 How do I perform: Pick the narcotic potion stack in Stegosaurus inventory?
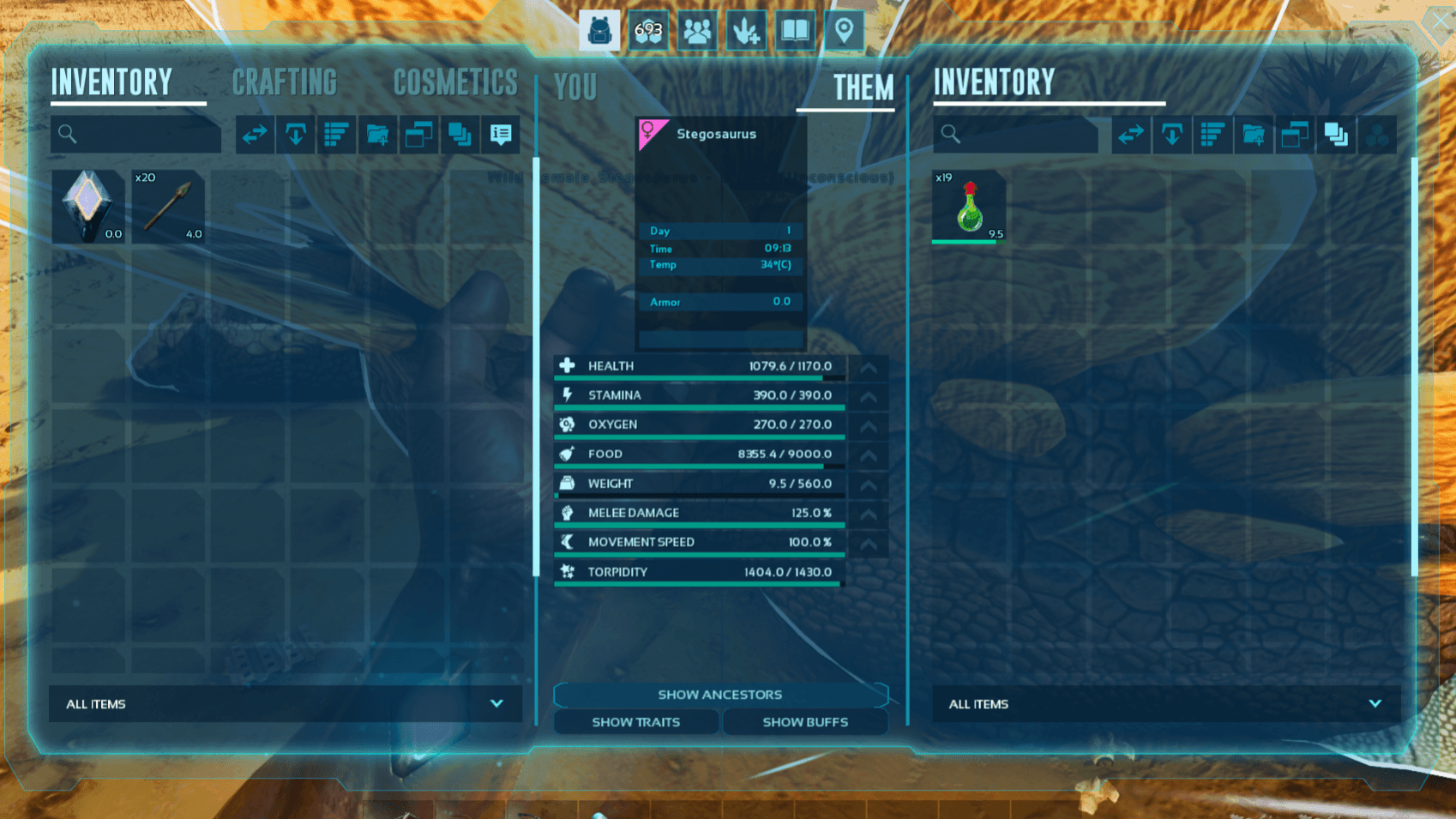(x=969, y=207)
